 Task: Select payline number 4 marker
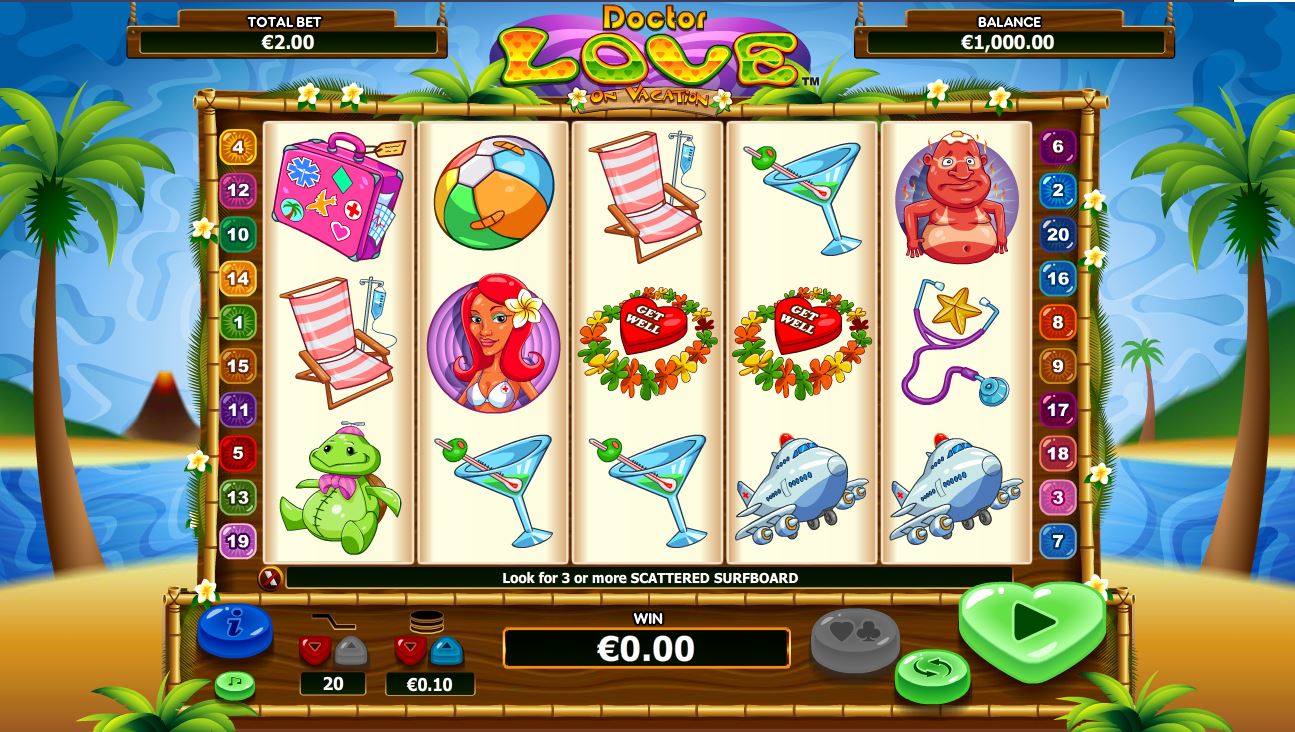(238, 147)
